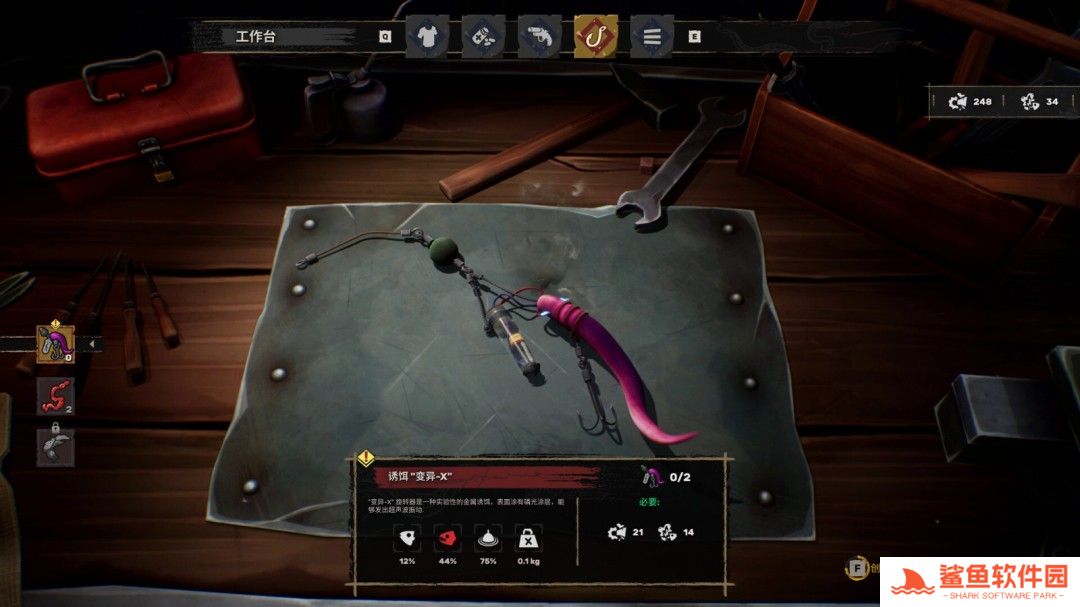Image resolution: width=1080 pixels, height=607 pixels.
Task: Select the purple Mutant-X lure recipe
Action: pos(56,343)
